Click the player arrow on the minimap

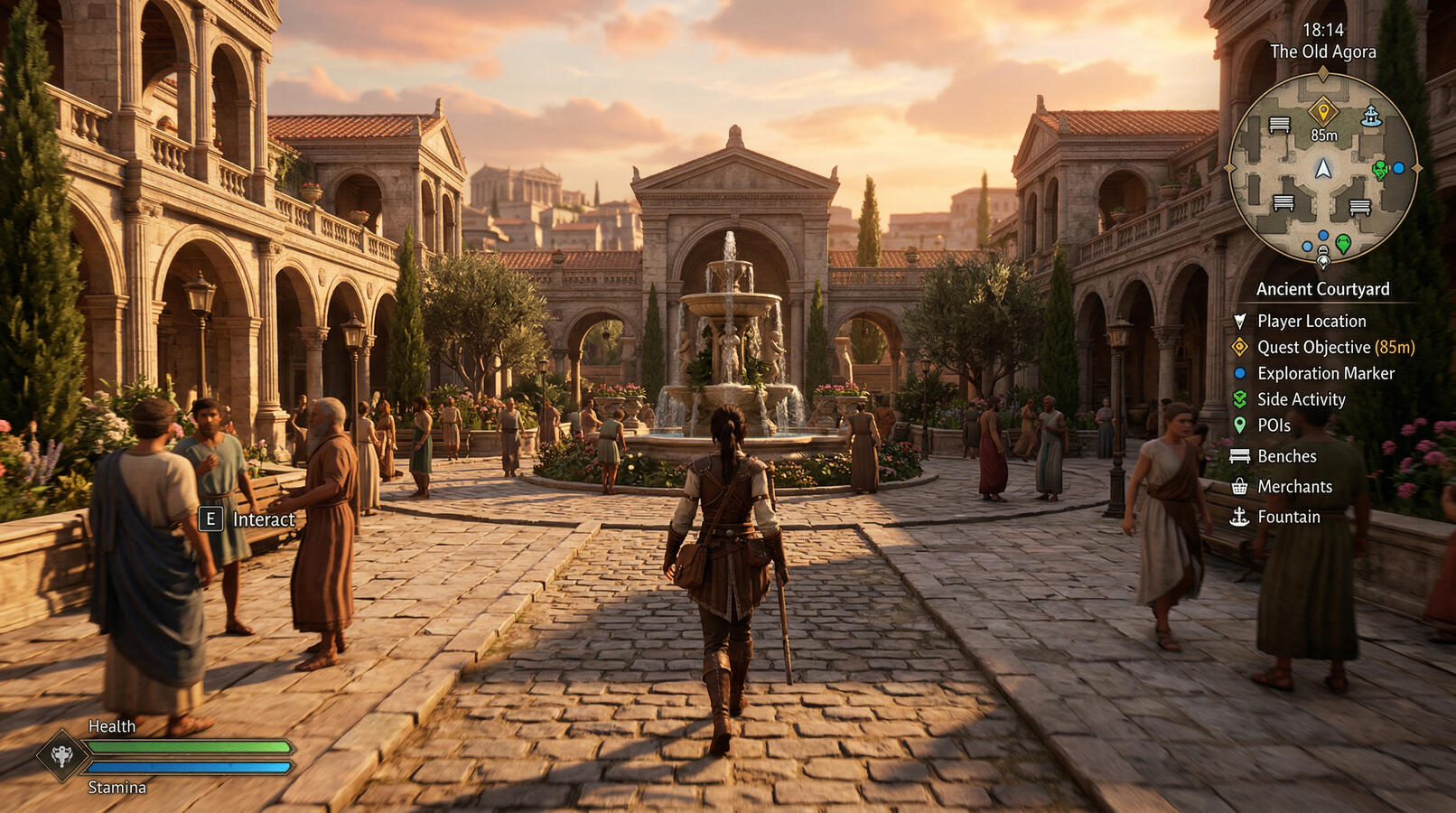pos(1323,169)
